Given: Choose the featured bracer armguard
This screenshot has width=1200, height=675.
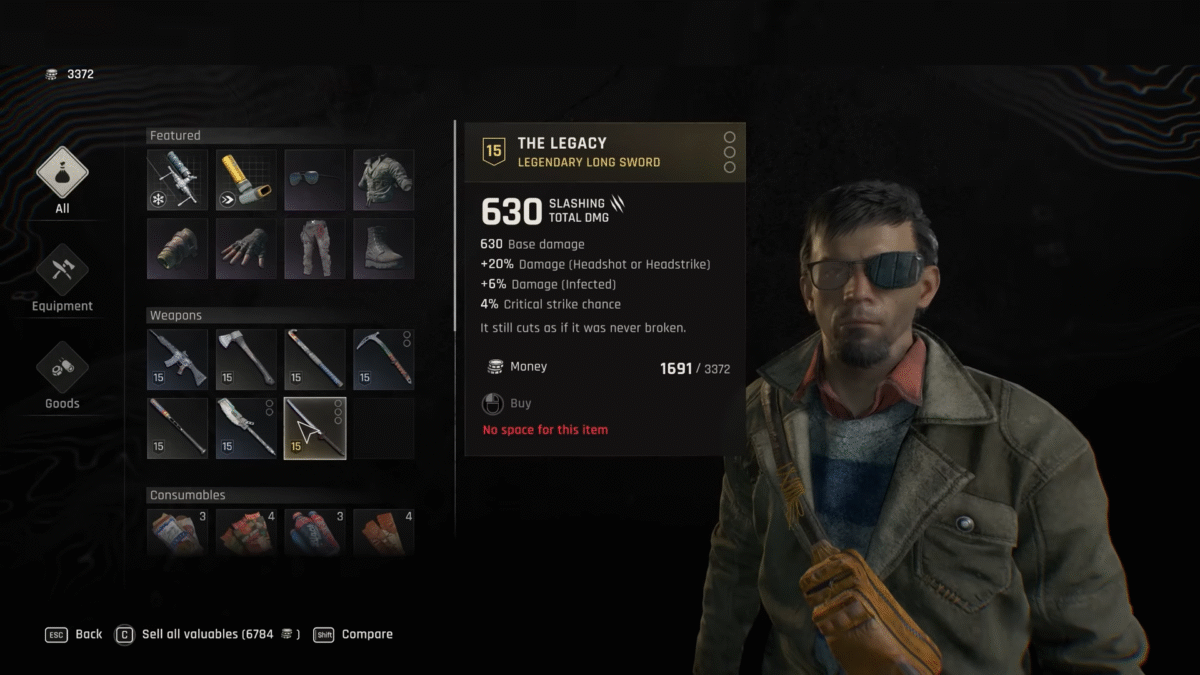Looking at the screenshot, I should coord(177,249).
